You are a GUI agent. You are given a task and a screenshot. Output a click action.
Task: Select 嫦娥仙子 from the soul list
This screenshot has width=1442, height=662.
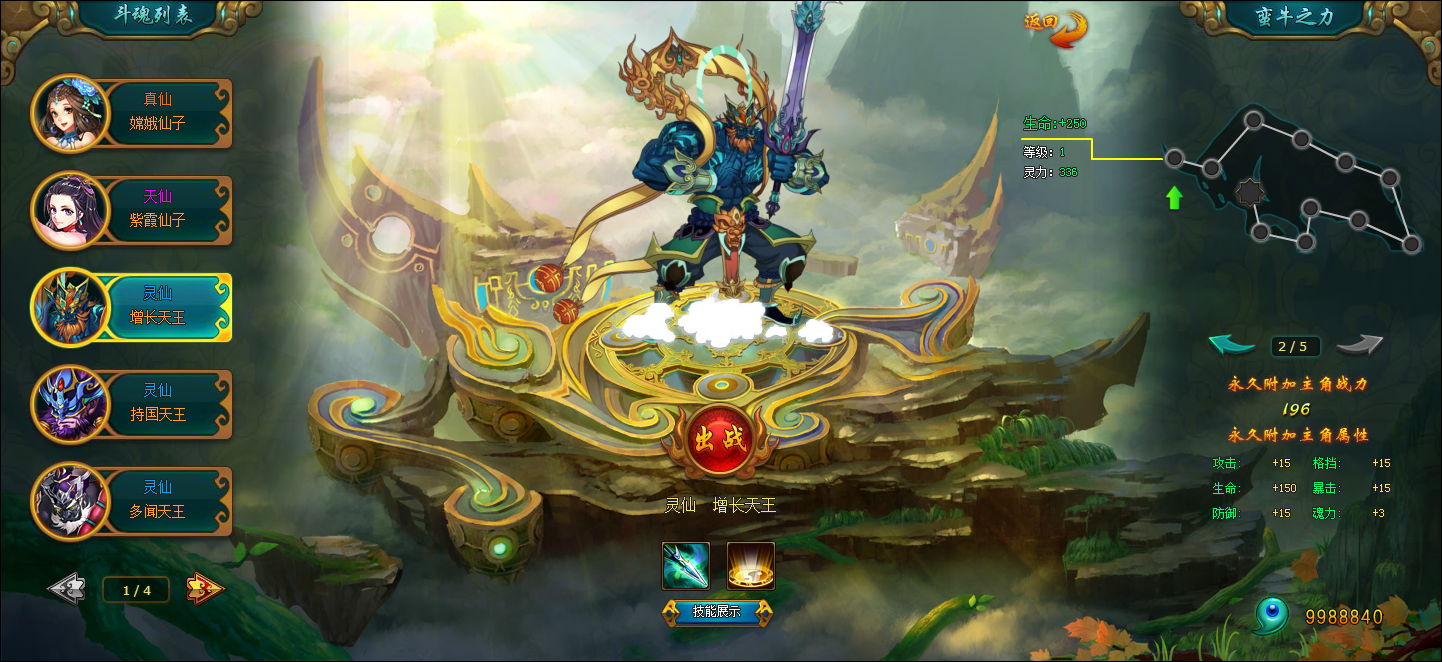[x=135, y=112]
